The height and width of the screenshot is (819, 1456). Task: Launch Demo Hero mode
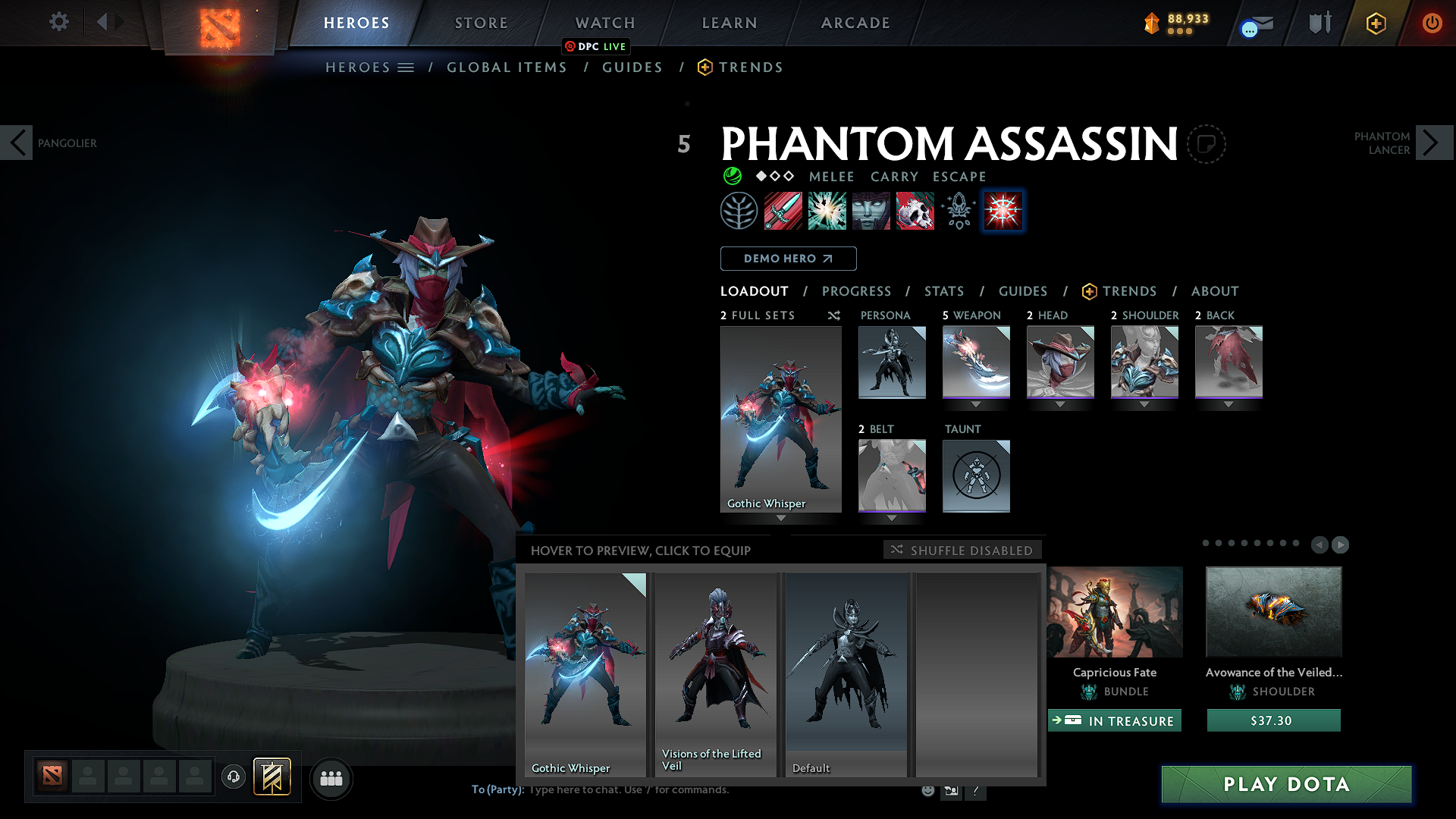[788, 259]
